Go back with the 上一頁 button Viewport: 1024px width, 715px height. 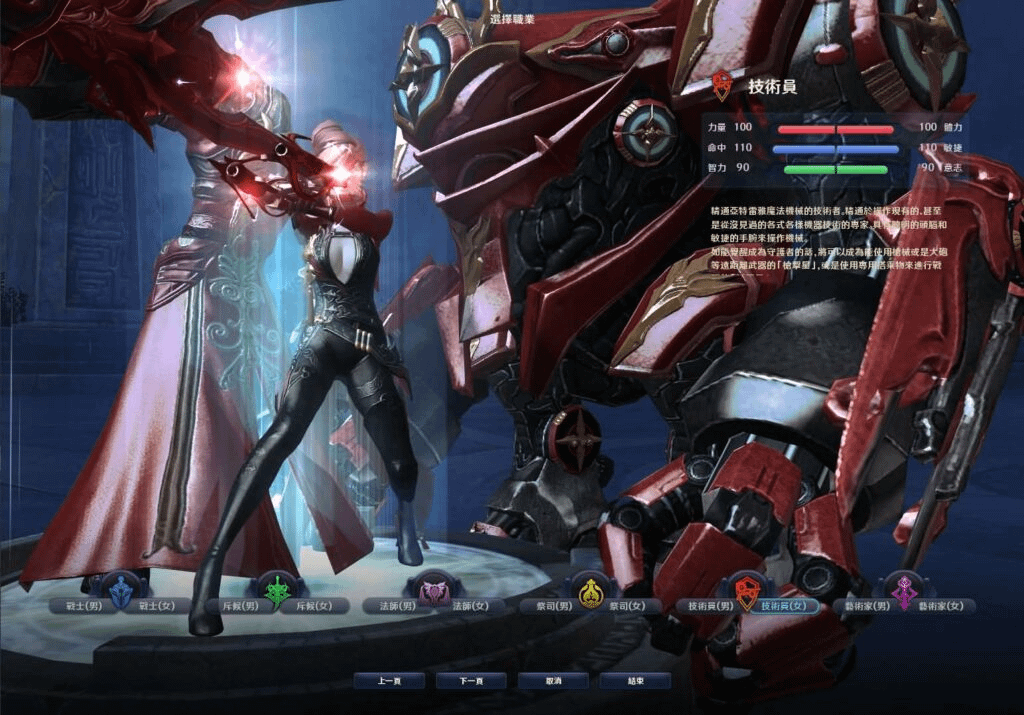click(389, 681)
